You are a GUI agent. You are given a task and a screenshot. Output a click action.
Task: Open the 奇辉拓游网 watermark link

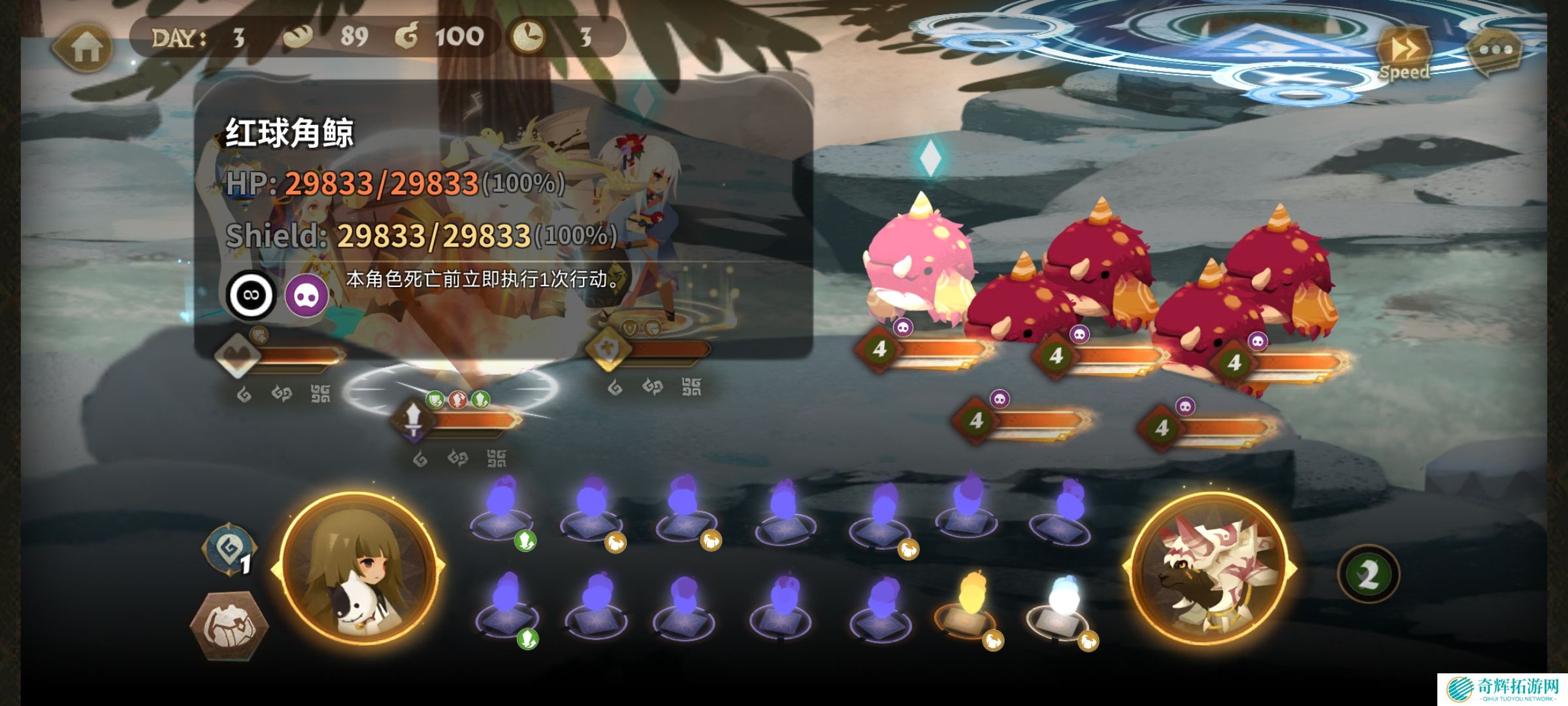[x=1501, y=689]
